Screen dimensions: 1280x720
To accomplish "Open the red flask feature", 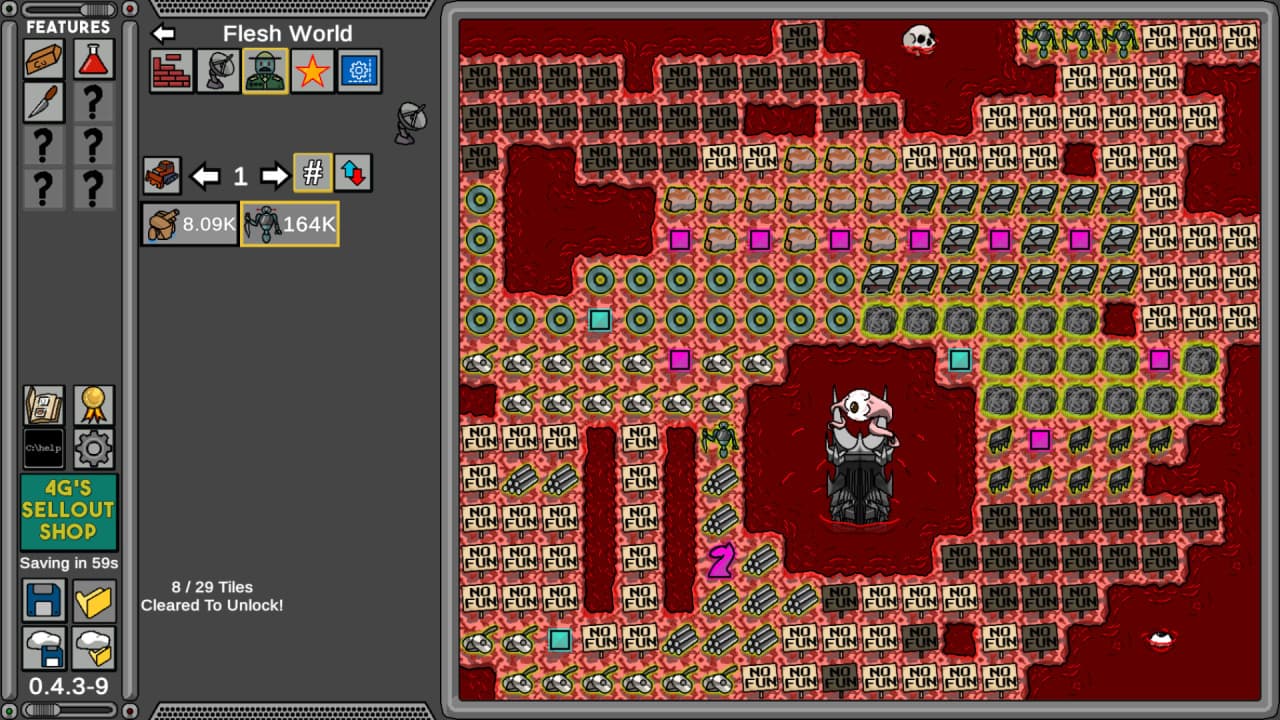I will pos(93,59).
